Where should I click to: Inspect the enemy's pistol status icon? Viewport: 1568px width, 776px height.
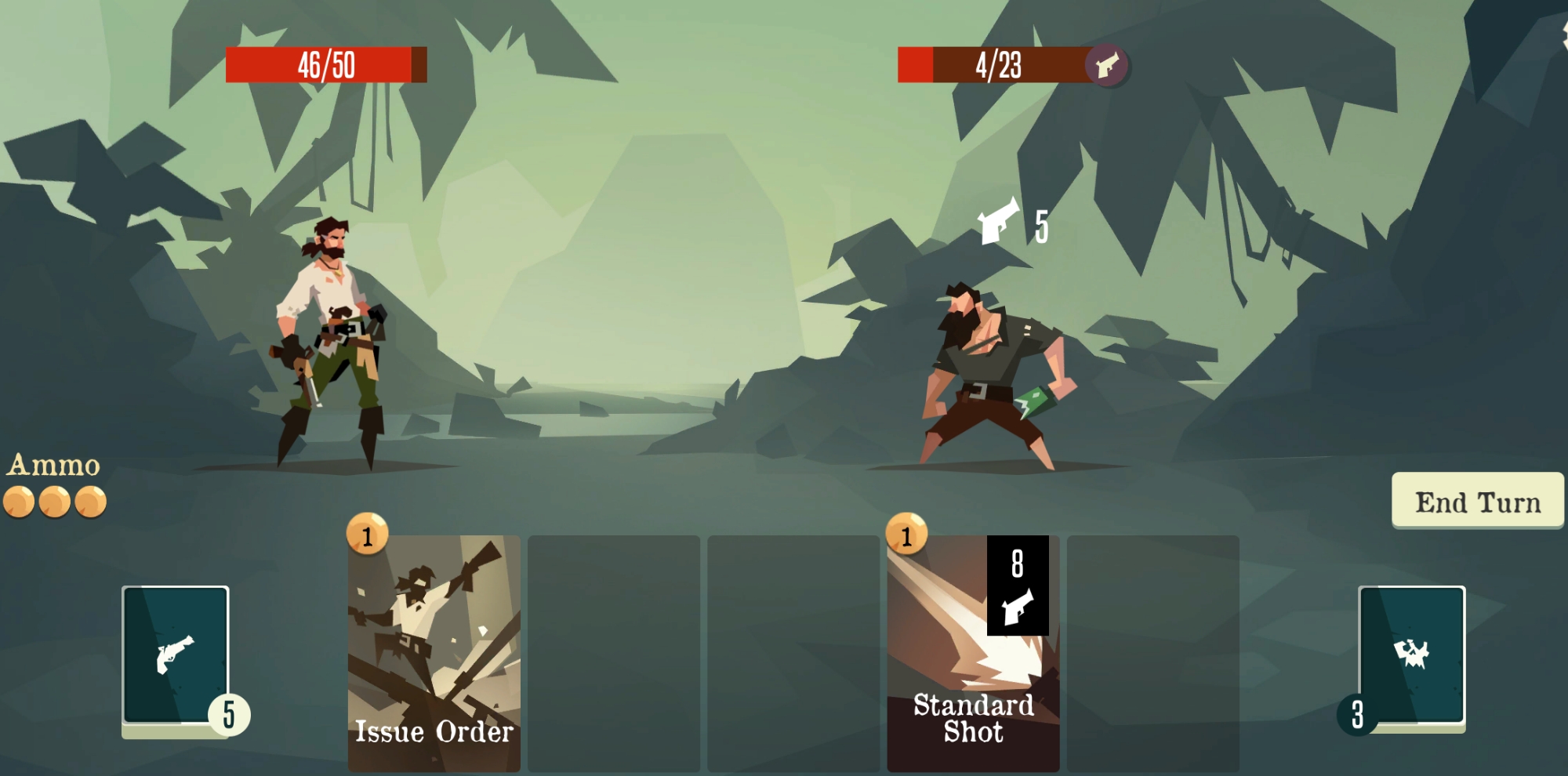pos(1106,65)
